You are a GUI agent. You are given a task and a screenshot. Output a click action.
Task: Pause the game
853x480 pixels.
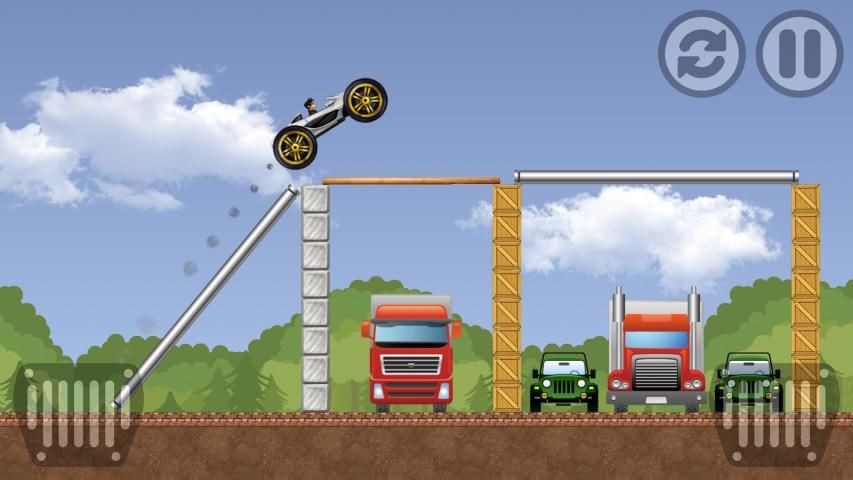799,53
